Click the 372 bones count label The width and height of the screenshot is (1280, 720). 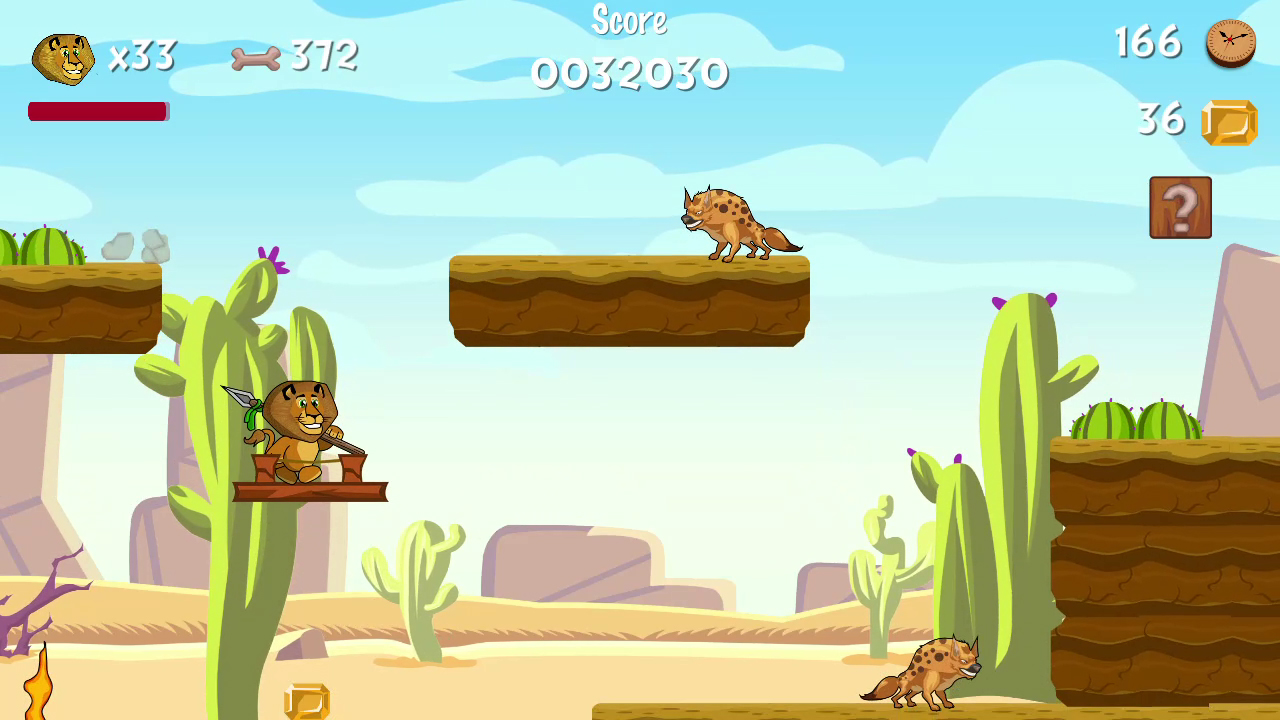tap(322, 57)
